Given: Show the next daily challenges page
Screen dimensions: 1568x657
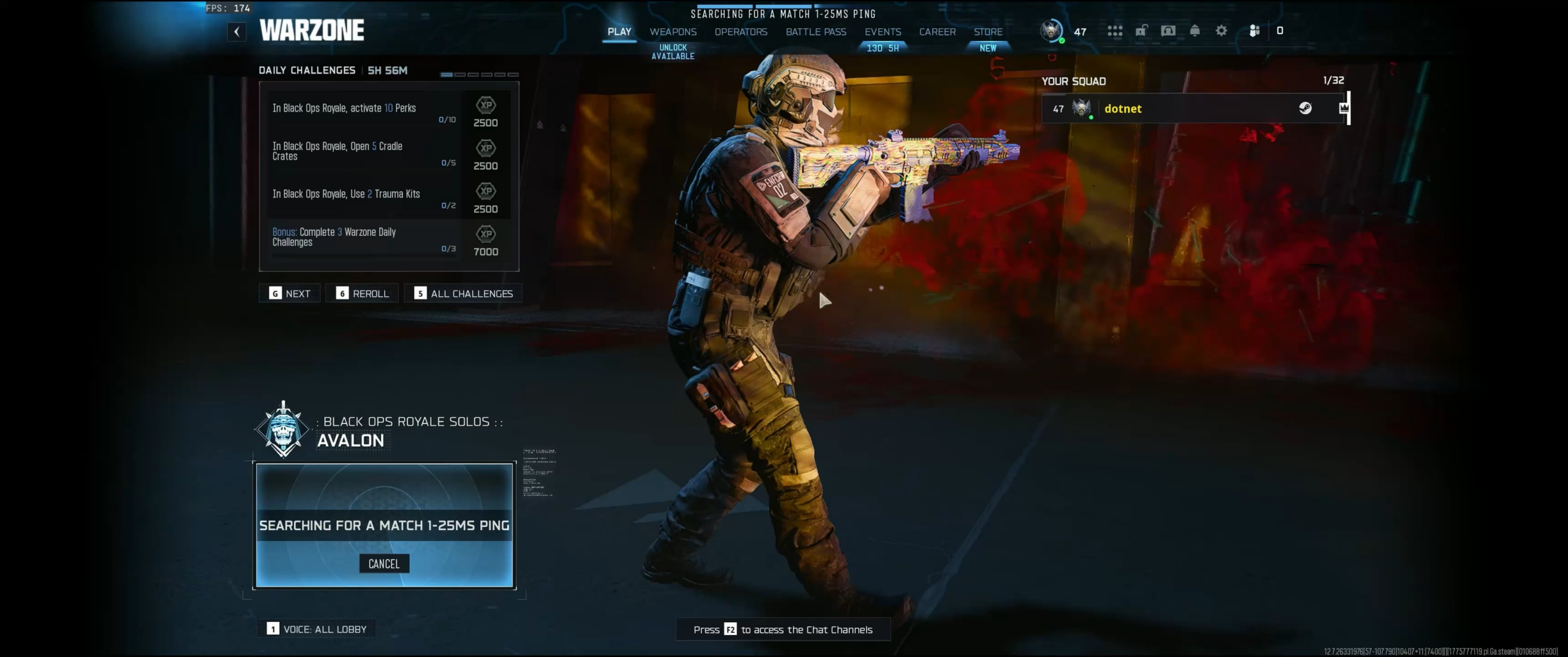Looking at the screenshot, I should click(290, 294).
